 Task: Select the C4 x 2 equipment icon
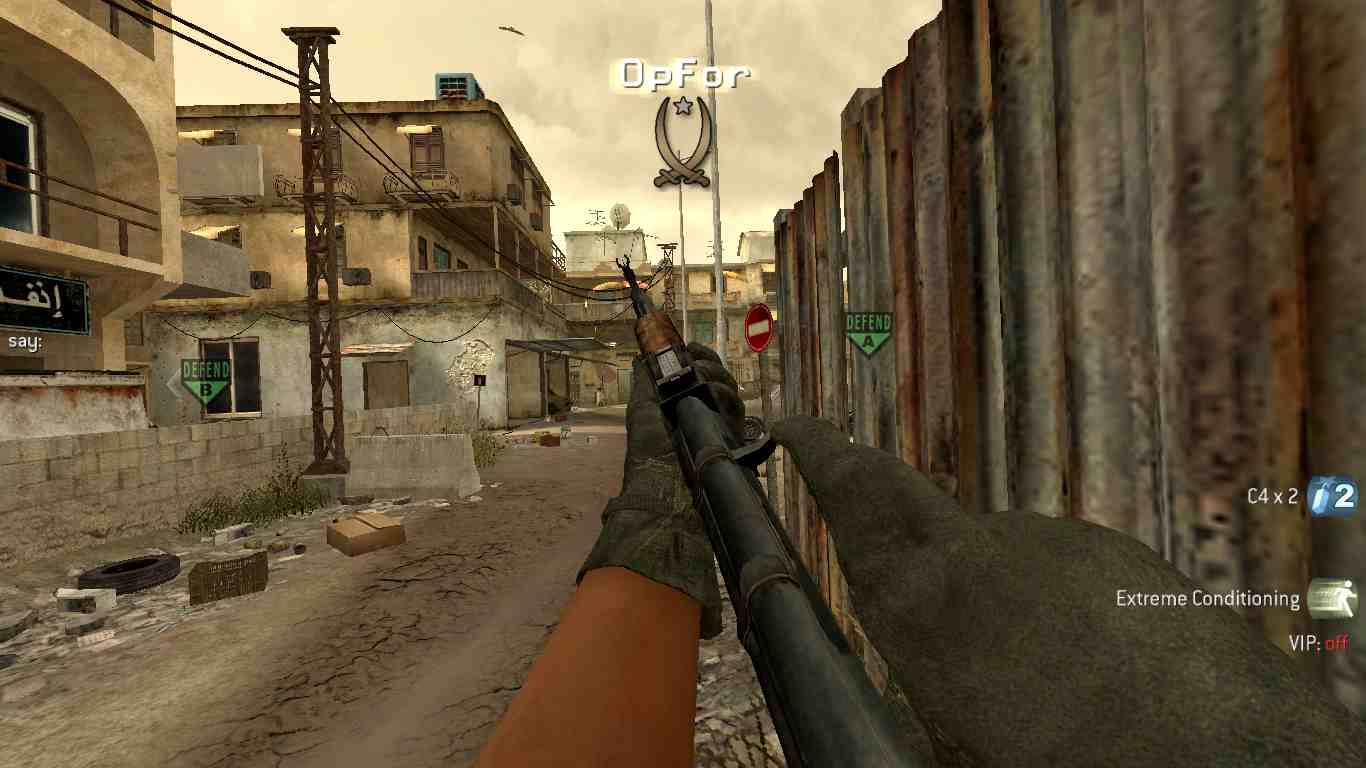[x=1334, y=496]
